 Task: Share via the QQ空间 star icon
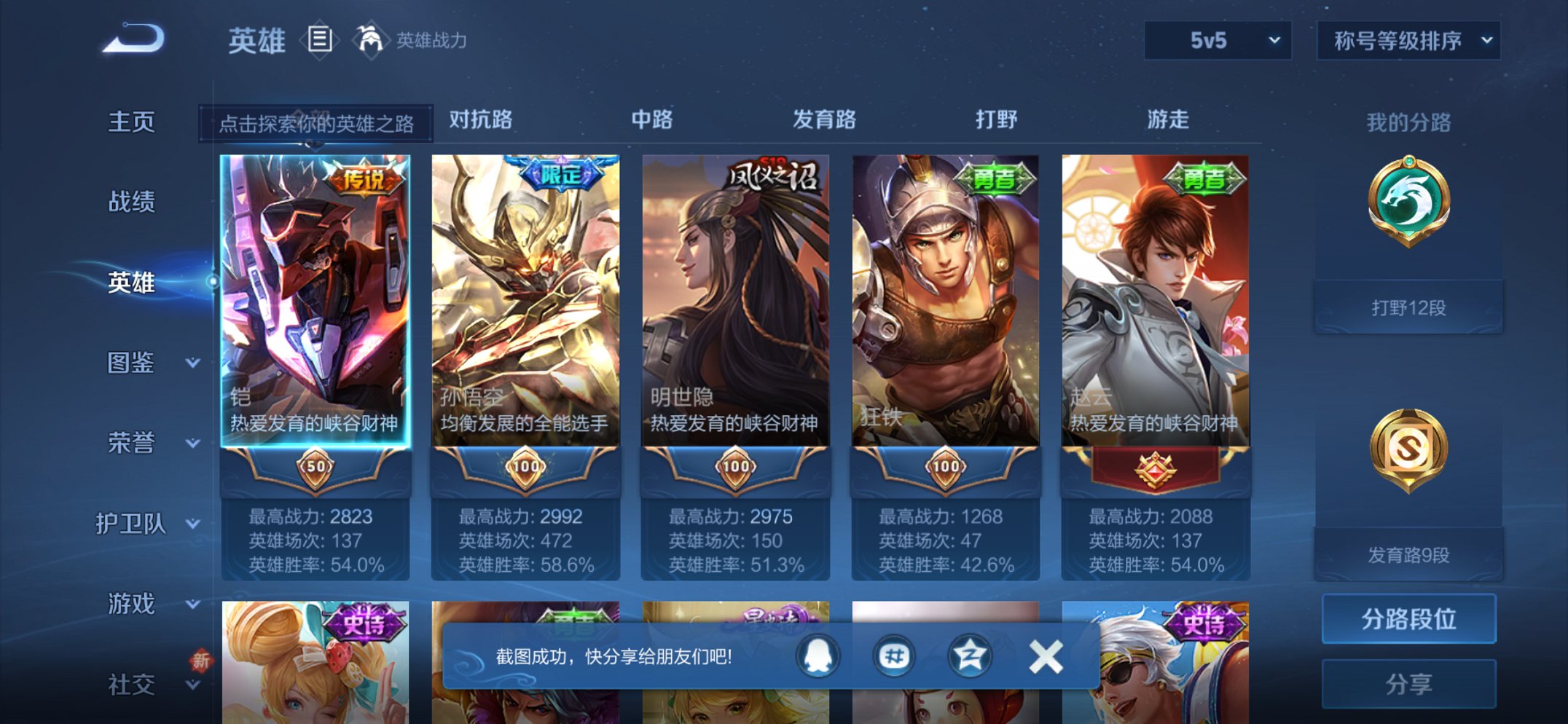(971, 655)
